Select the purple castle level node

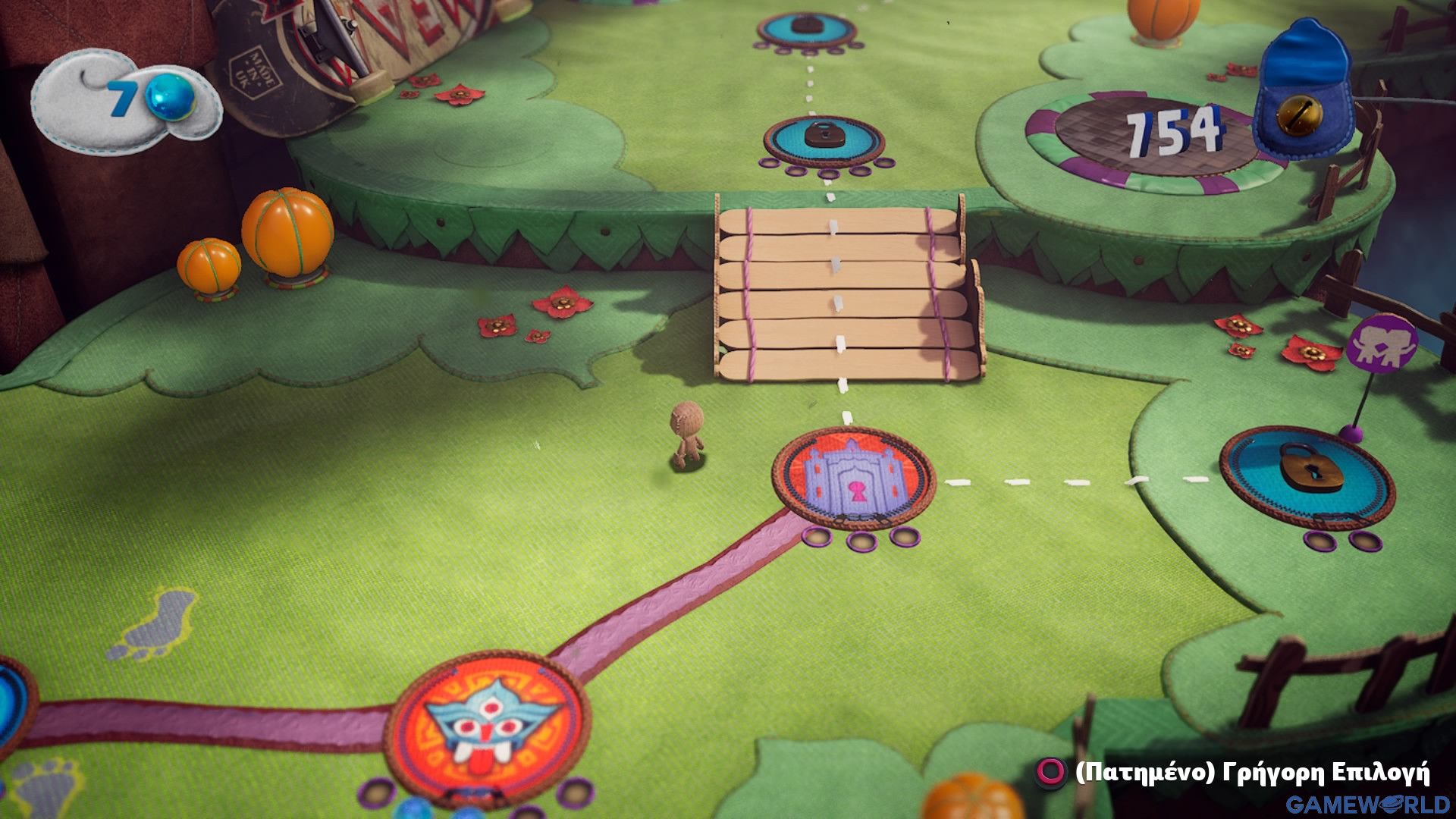854,478
